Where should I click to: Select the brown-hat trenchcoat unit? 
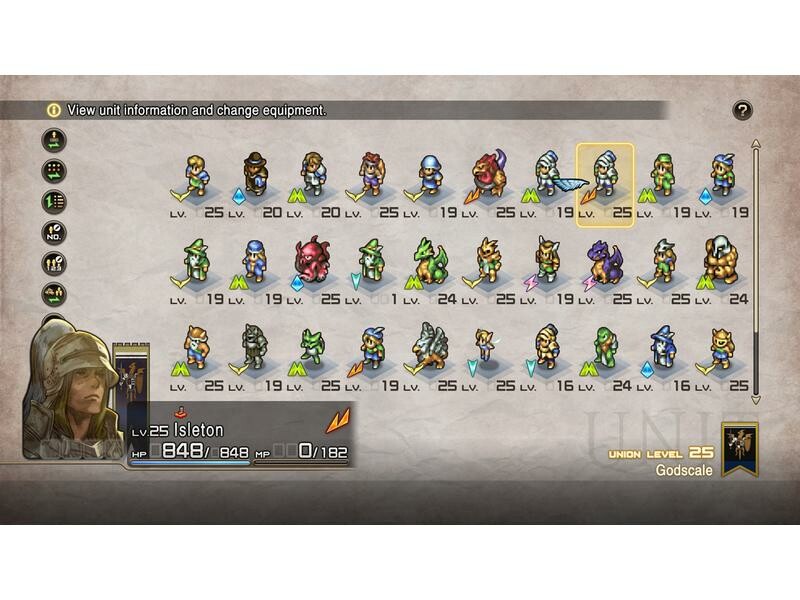point(255,175)
